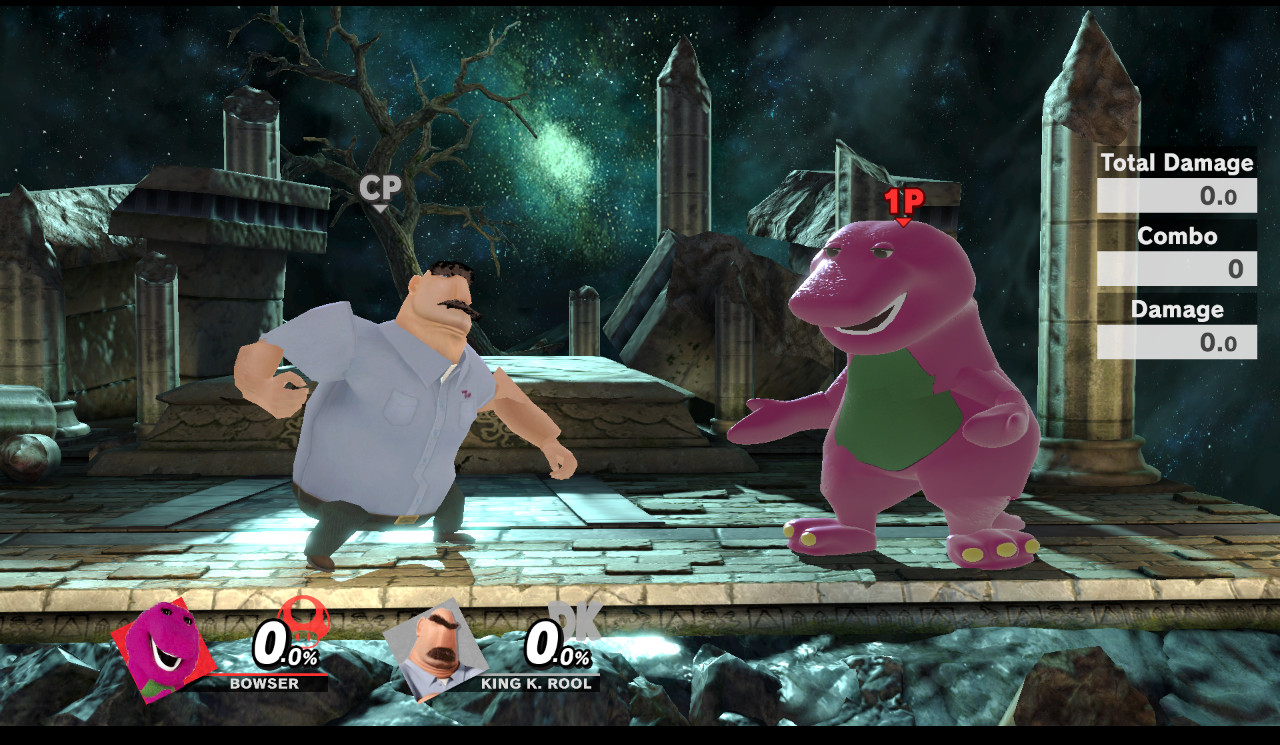Click the red 1P player tag above Barney
Viewport: 1280px width, 745px height.
tap(904, 199)
